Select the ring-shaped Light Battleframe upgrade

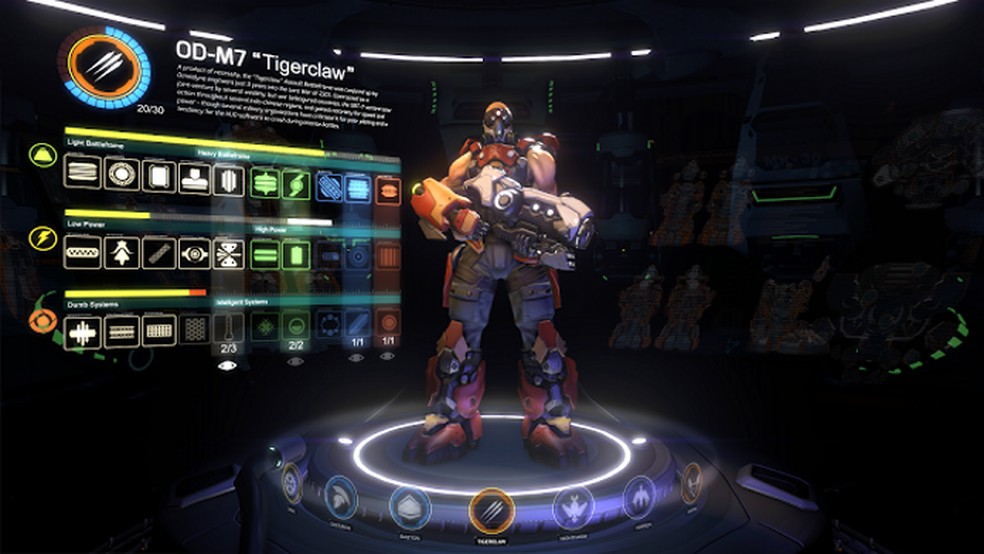click(x=121, y=176)
